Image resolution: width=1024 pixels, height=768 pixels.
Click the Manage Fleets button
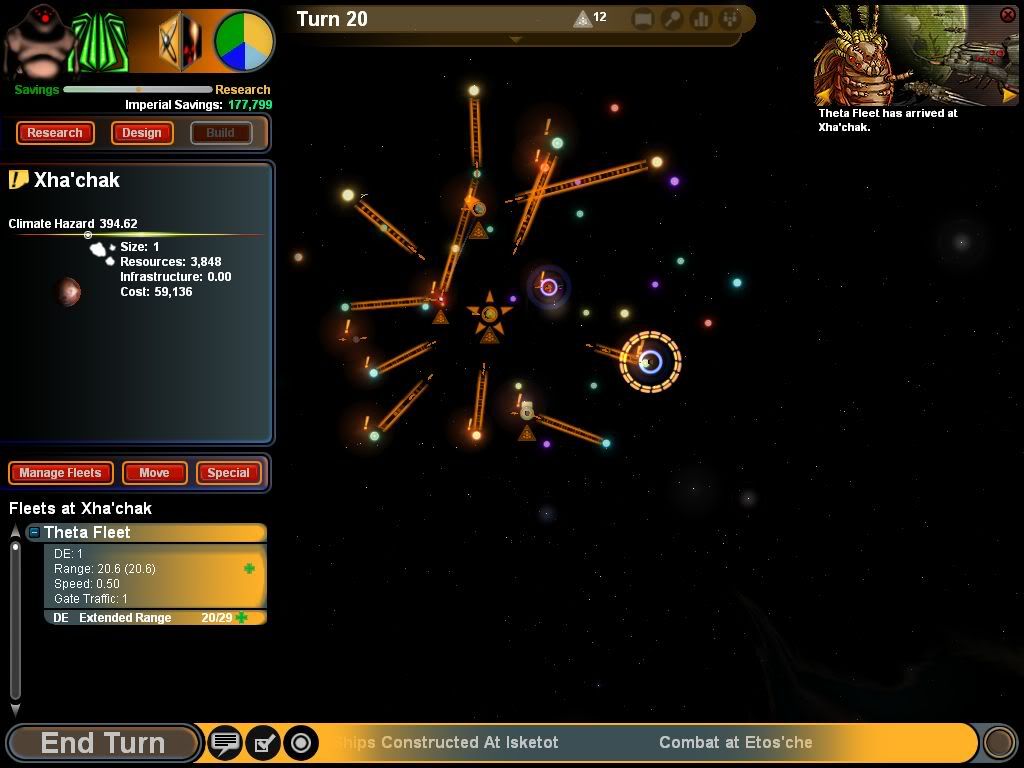(x=61, y=473)
